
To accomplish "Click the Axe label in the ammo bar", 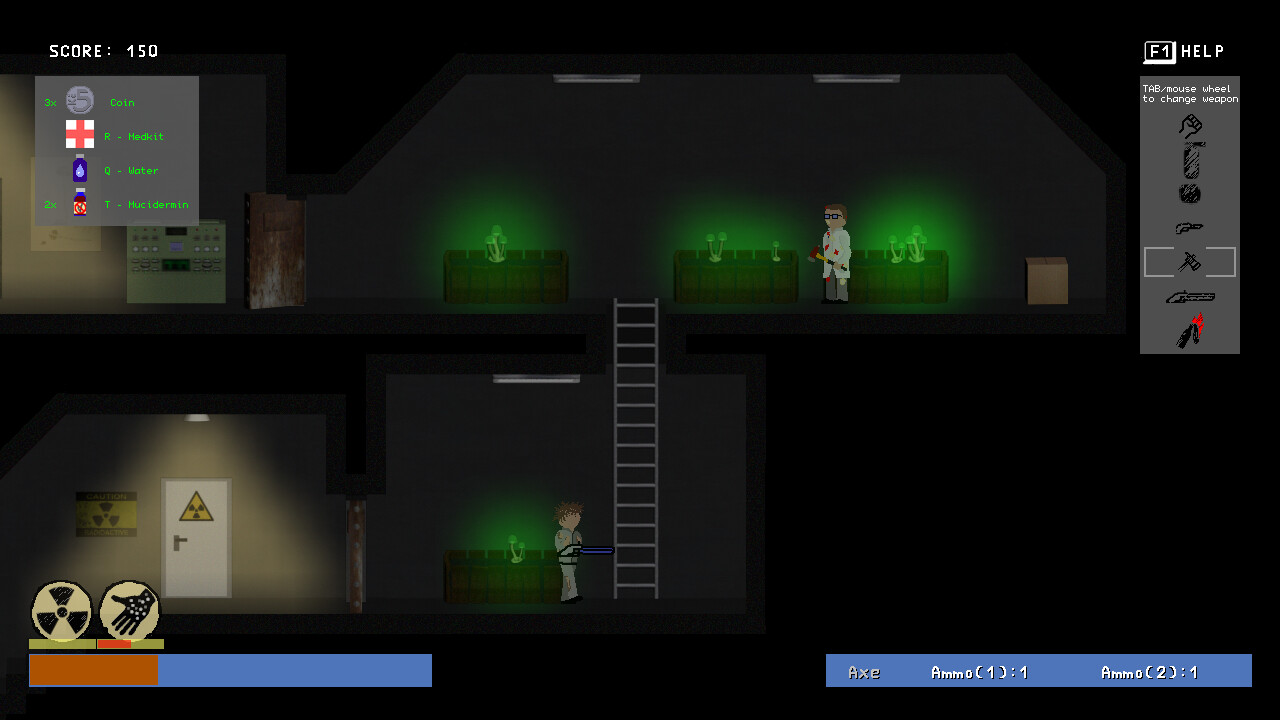I will (865, 672).
